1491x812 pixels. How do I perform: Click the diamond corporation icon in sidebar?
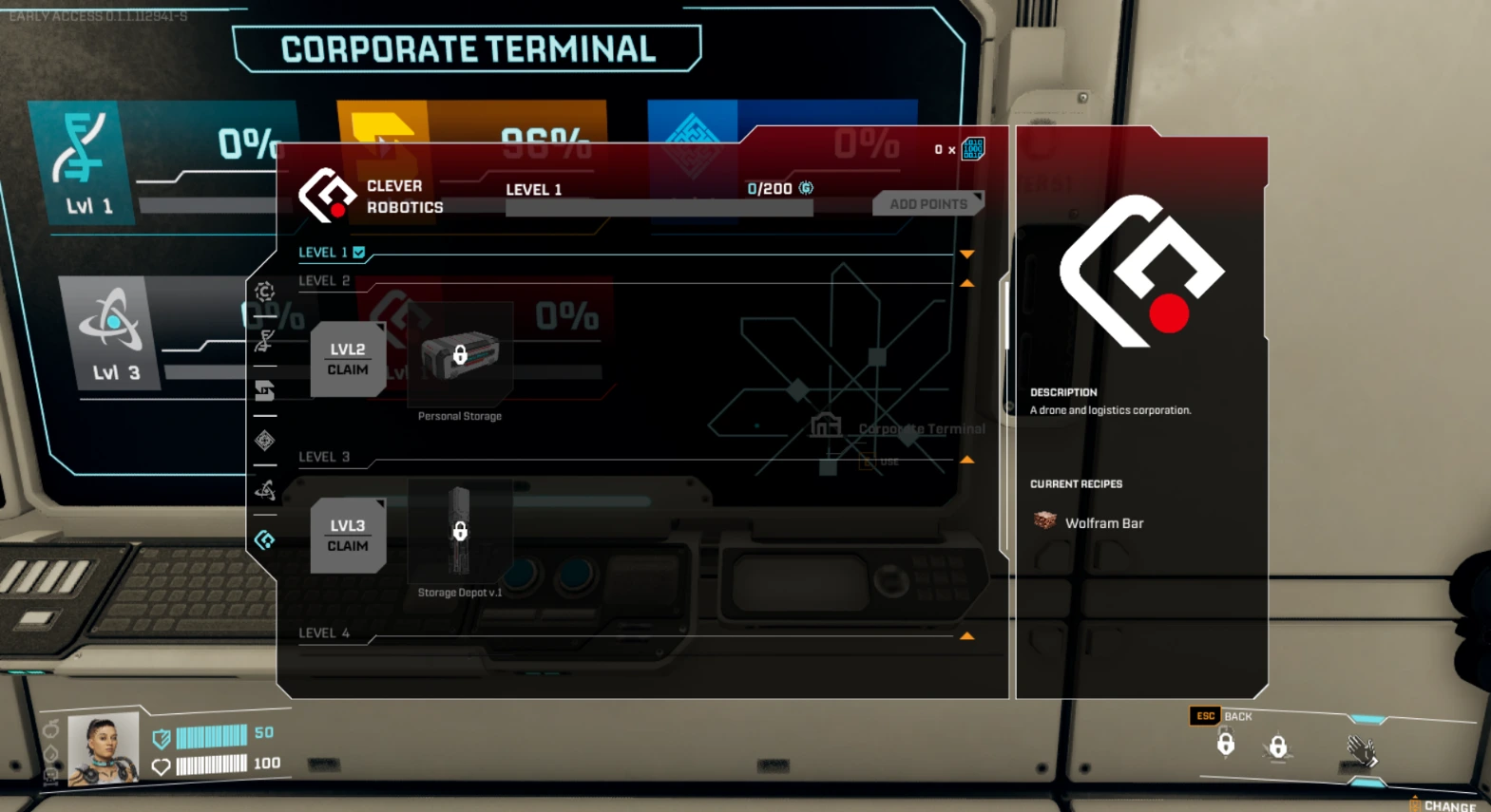(266, 441)
